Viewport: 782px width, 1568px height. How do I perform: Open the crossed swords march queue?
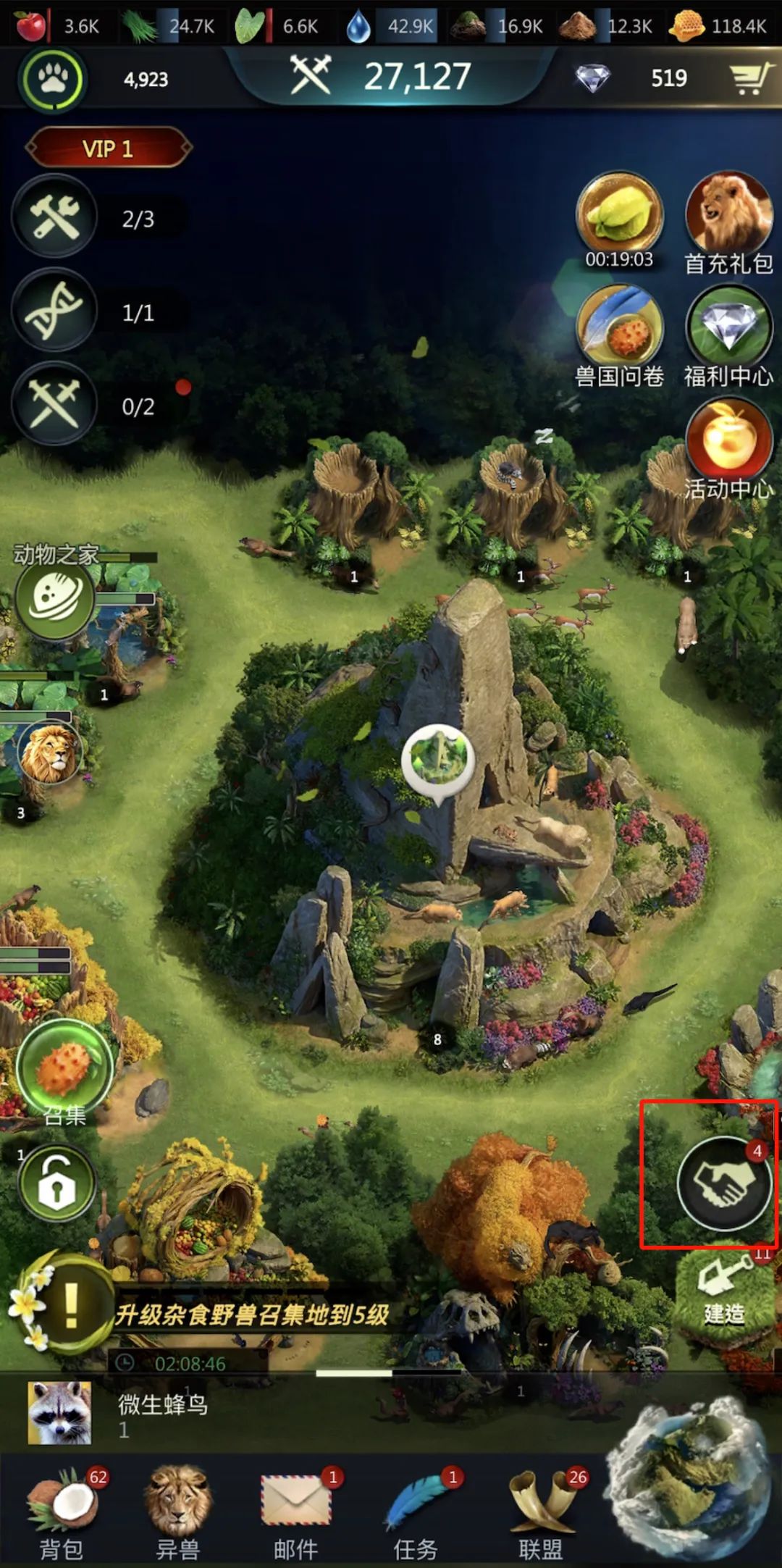(55, 404)
